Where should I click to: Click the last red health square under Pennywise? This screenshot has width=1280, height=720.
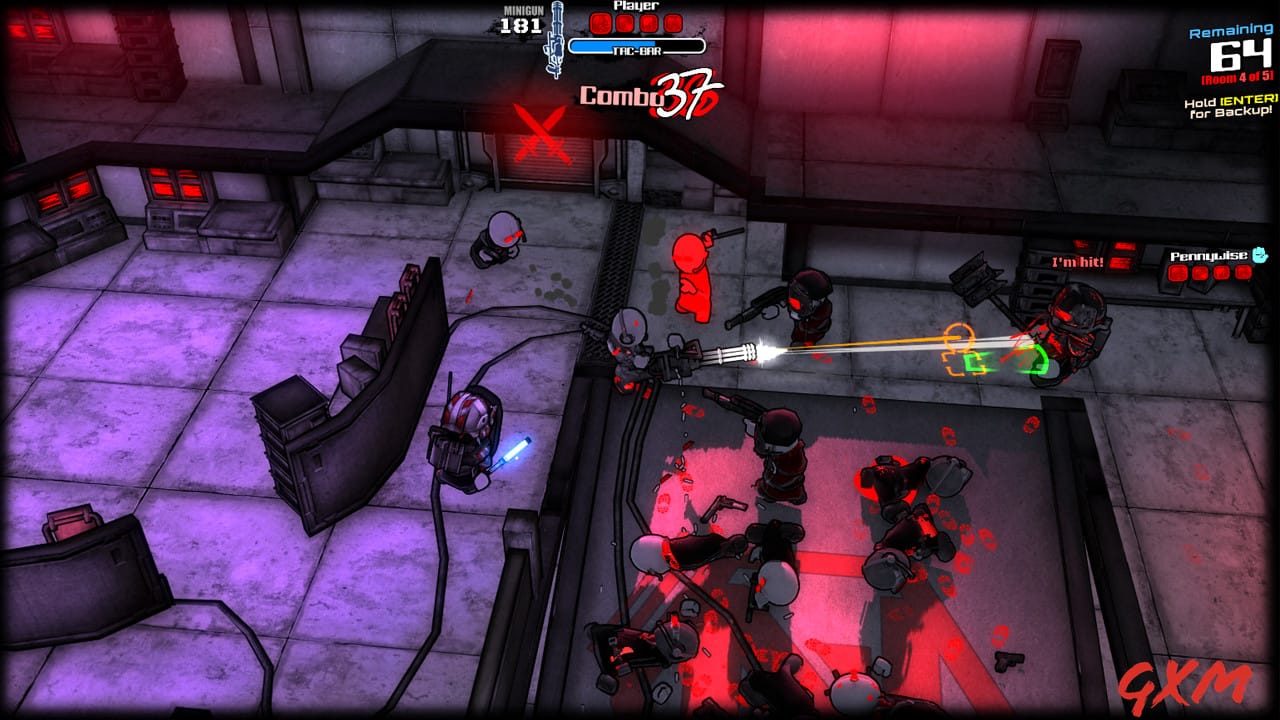click(1242, 272)
